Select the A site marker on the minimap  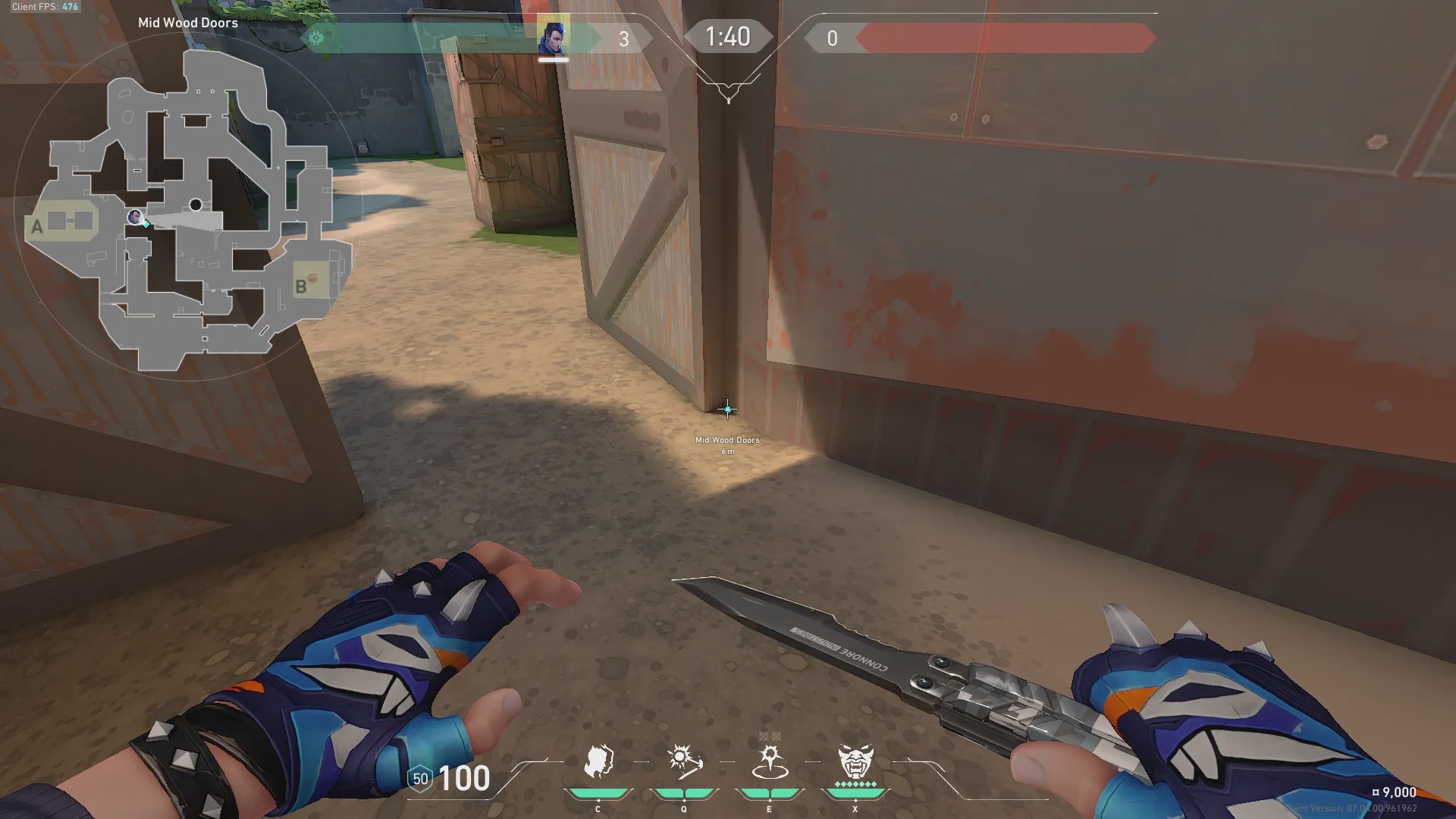click(x=37, y=226)
